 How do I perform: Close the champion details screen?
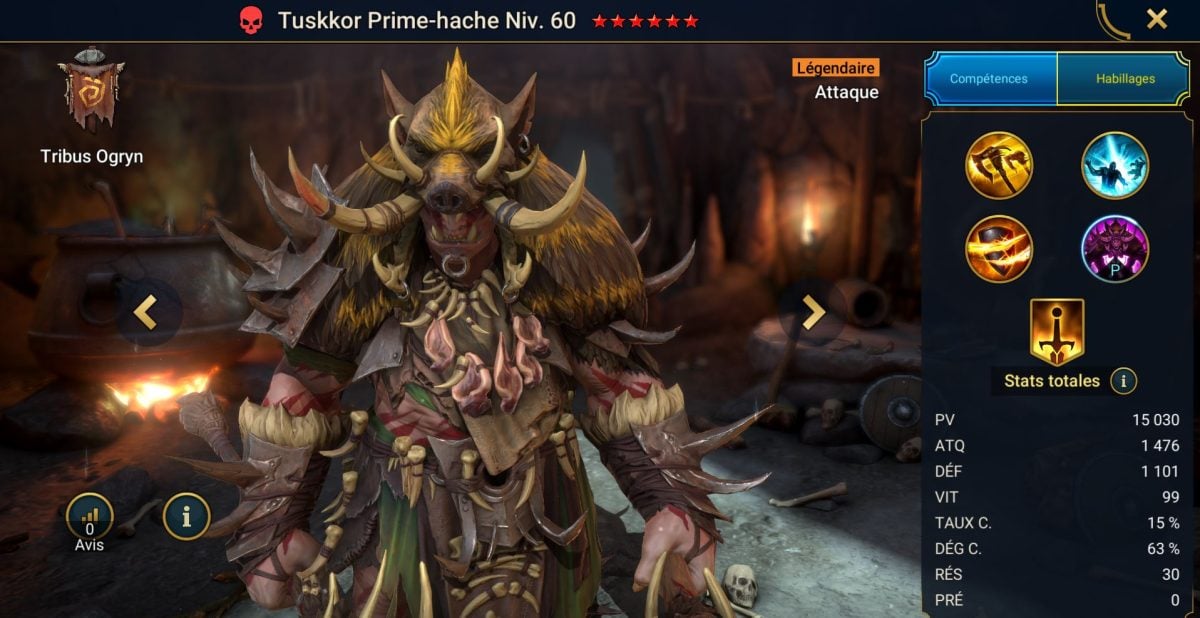click(x=1156, y=19)
